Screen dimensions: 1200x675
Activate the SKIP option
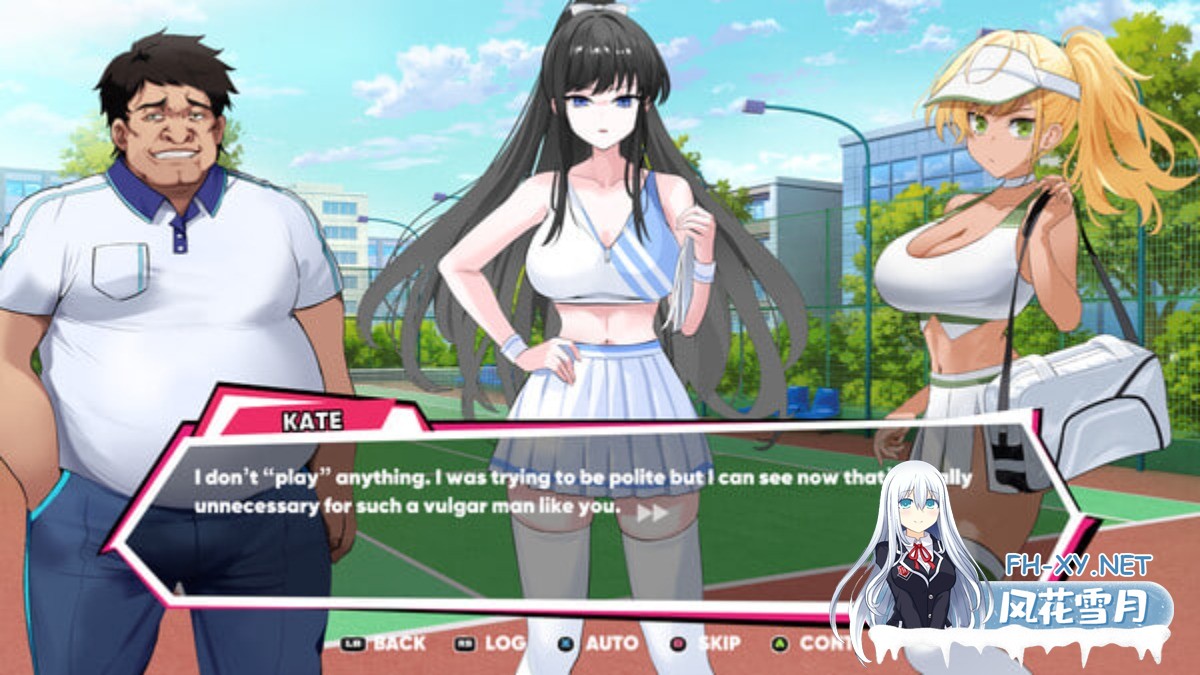point(718,643)
